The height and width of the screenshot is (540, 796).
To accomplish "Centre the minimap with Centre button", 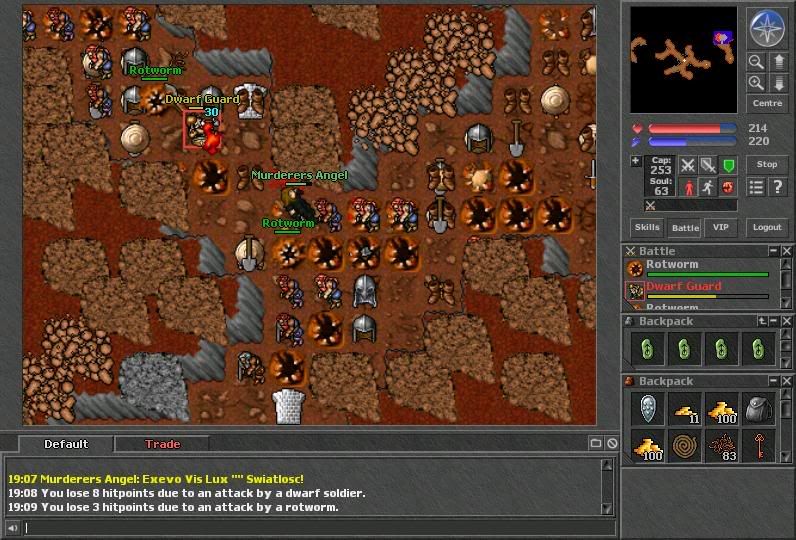I will click(766, 104).
